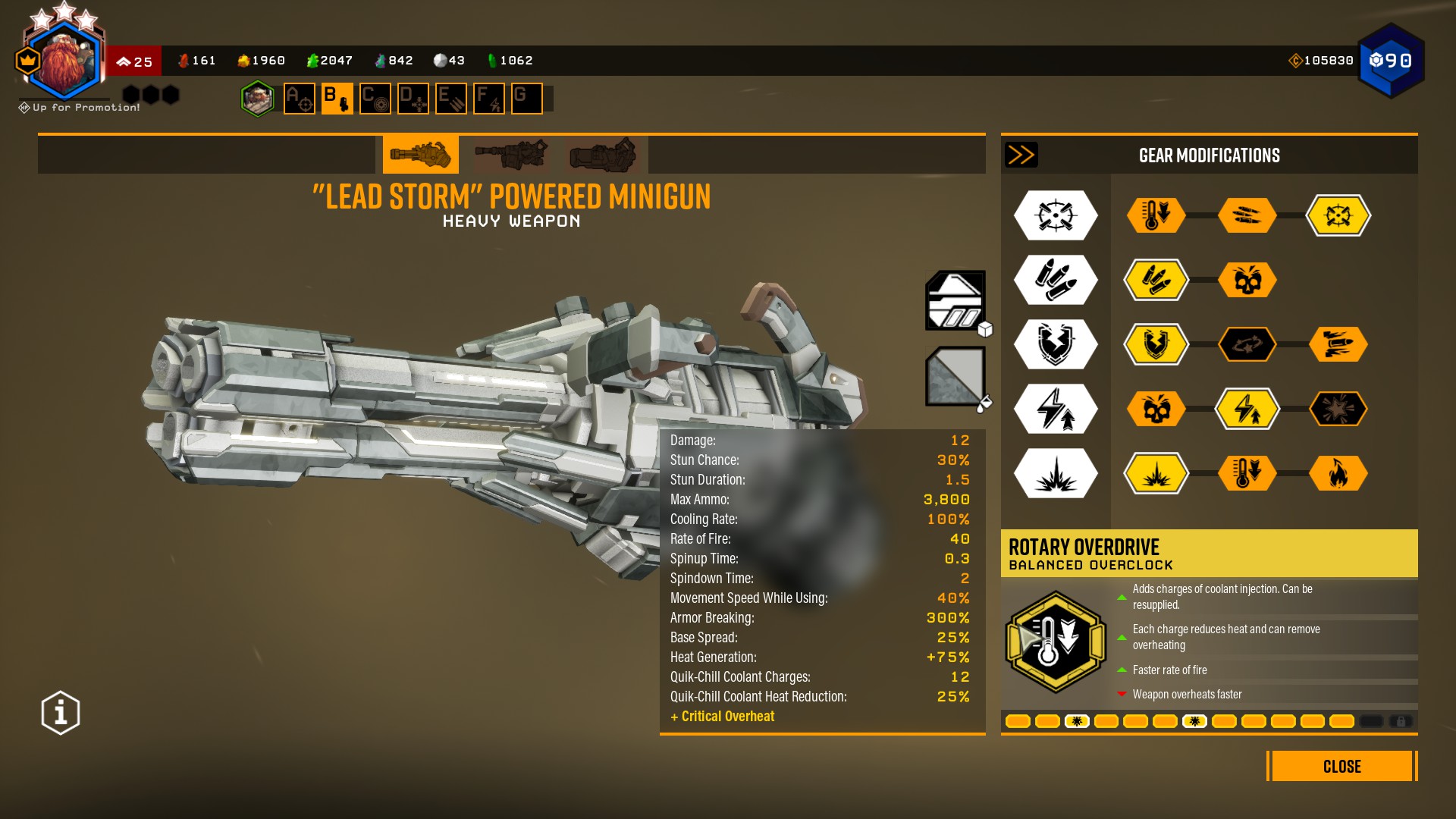Choose loadout G slot
Image resolution: width=1456 pixels, height=819 pixels.
[x=526, y=99]
